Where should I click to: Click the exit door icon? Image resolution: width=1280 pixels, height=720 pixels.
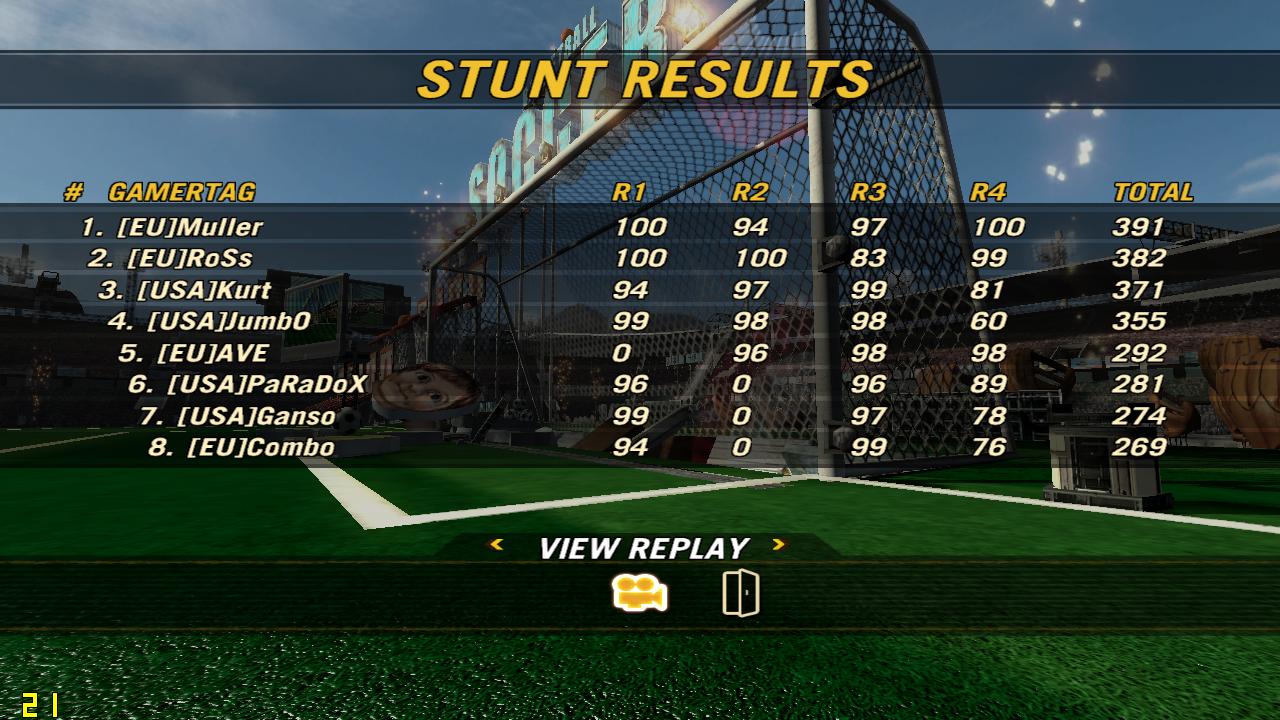[x=740, y=593]
